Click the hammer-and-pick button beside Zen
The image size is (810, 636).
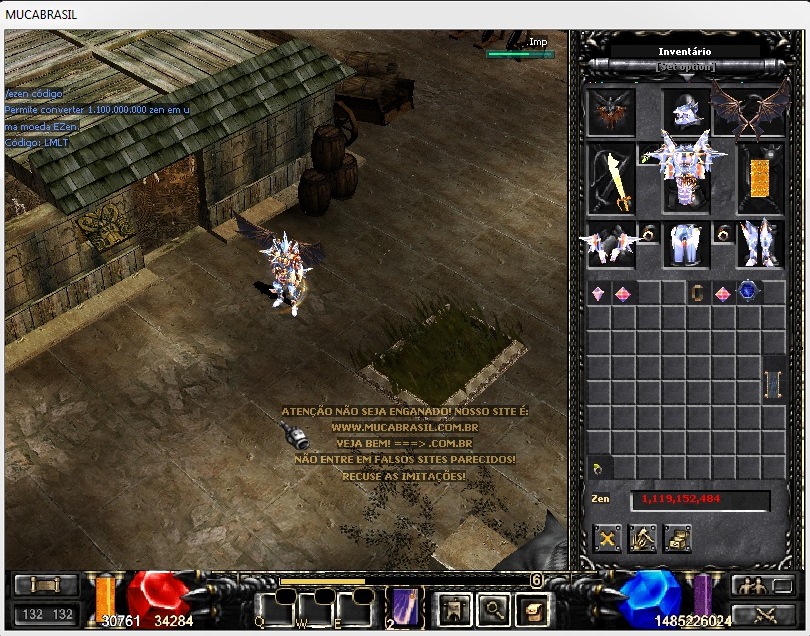(642, 539)
